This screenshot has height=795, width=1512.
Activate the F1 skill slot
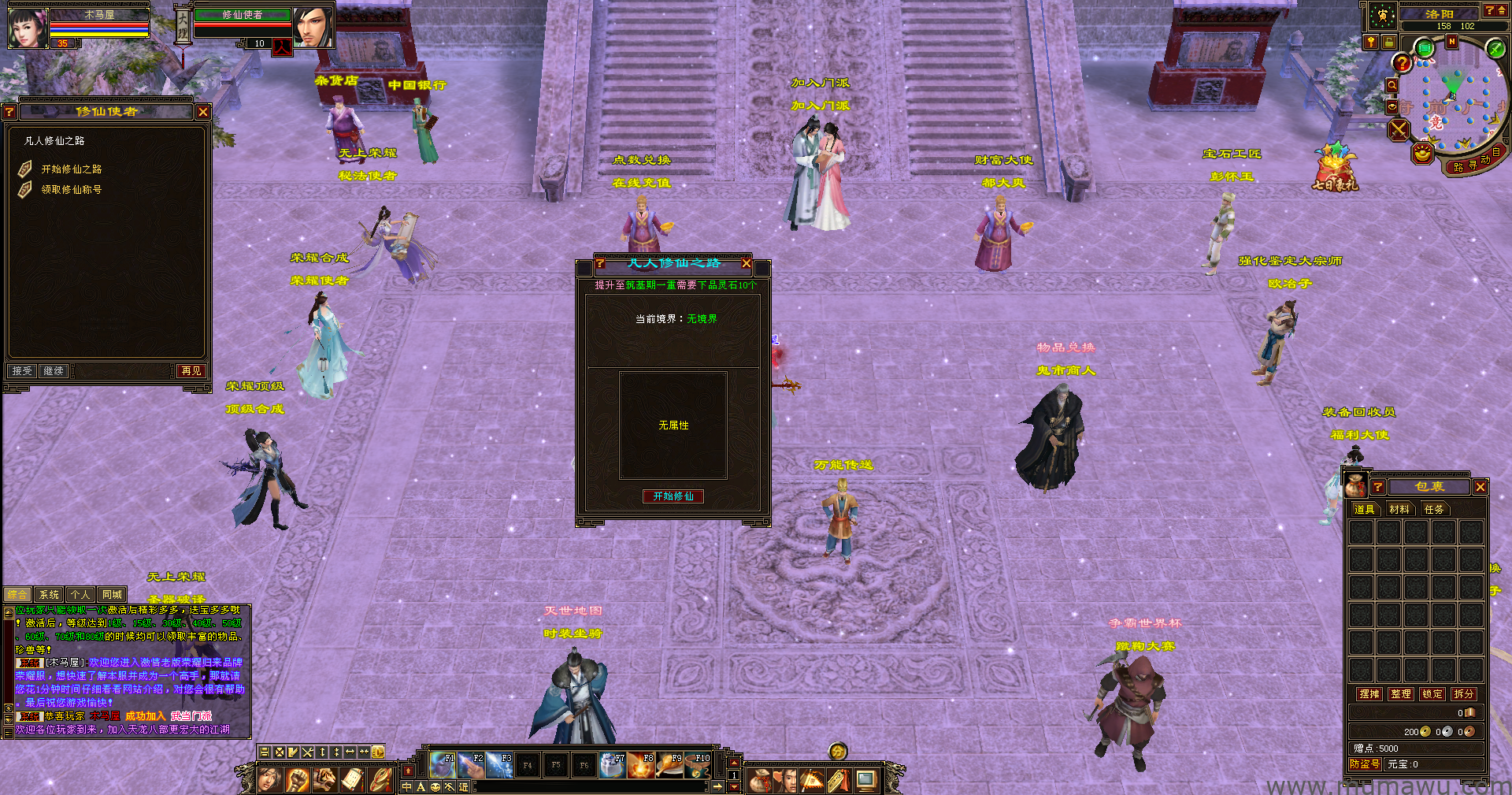point(443,765)
